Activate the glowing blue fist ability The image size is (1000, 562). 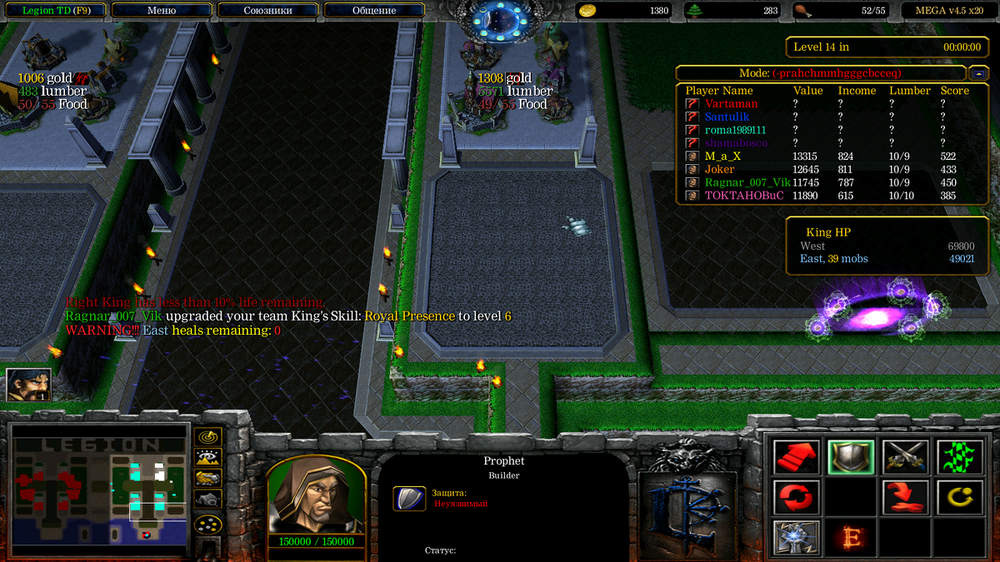796,537
